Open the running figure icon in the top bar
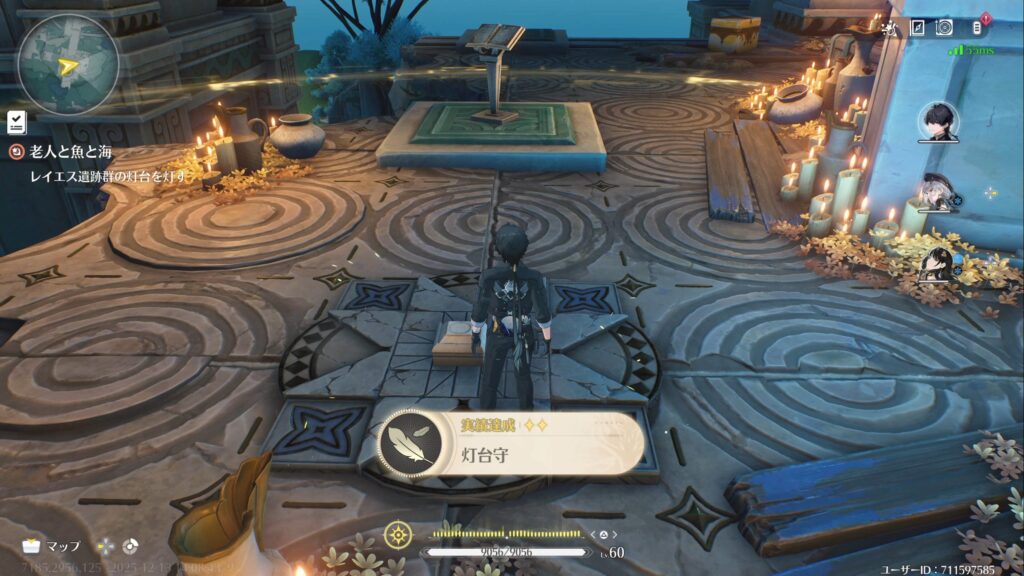This screenshot has width=1024, height=576. (x=888, y=27)
